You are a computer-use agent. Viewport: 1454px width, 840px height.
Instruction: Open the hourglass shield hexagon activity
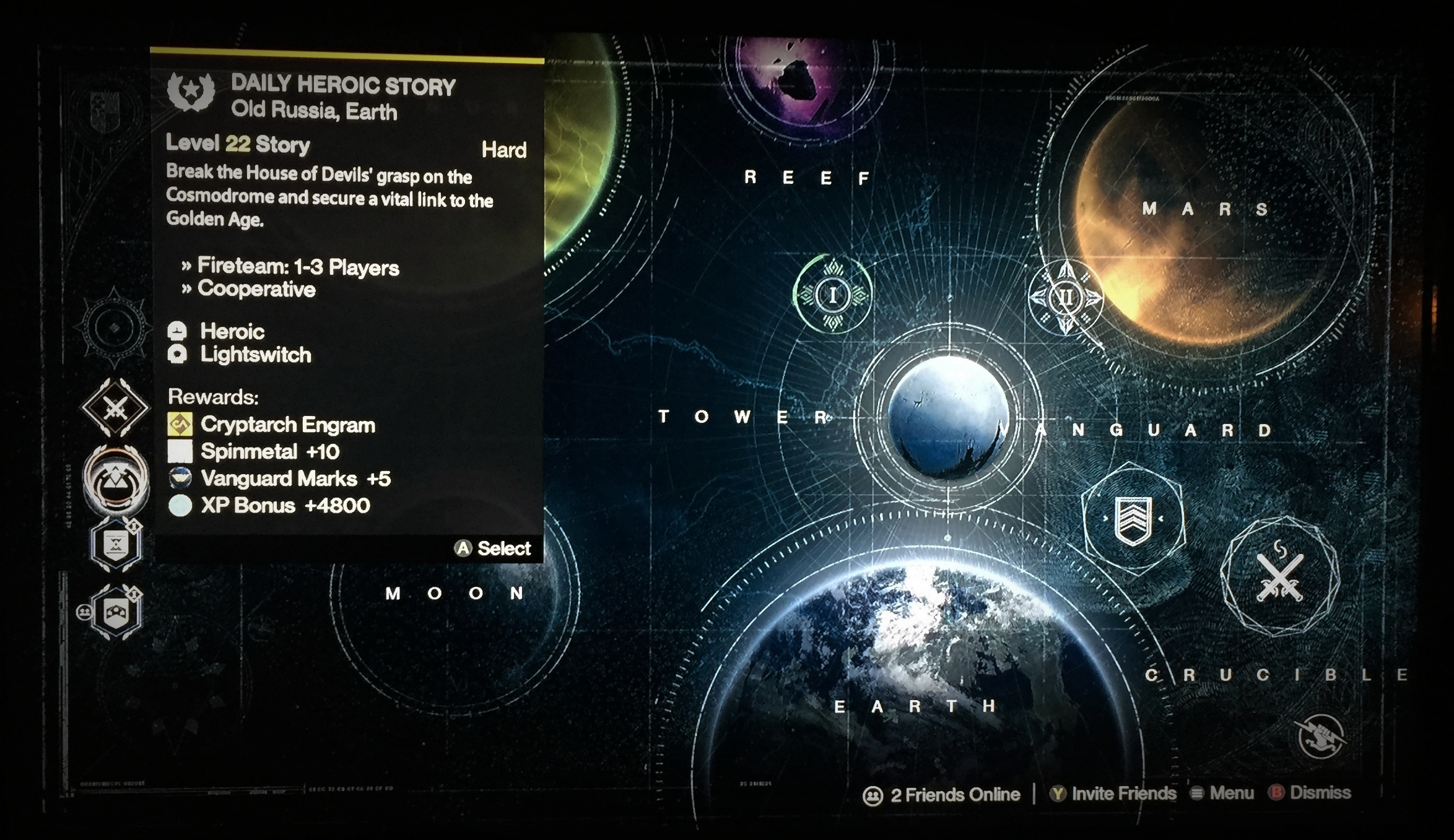coord(116,545)
